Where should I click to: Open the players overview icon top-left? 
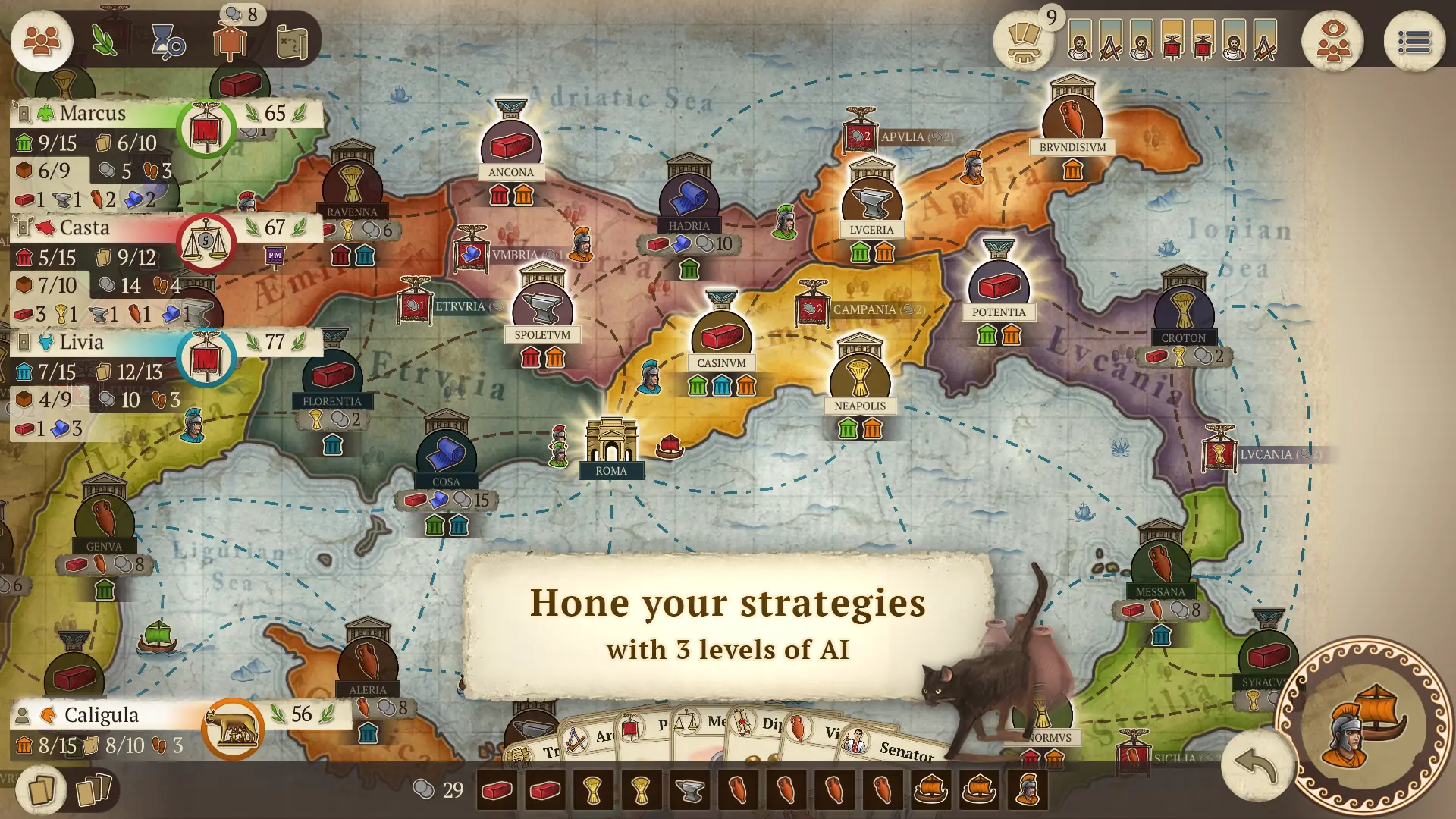(x=42, y=42)
